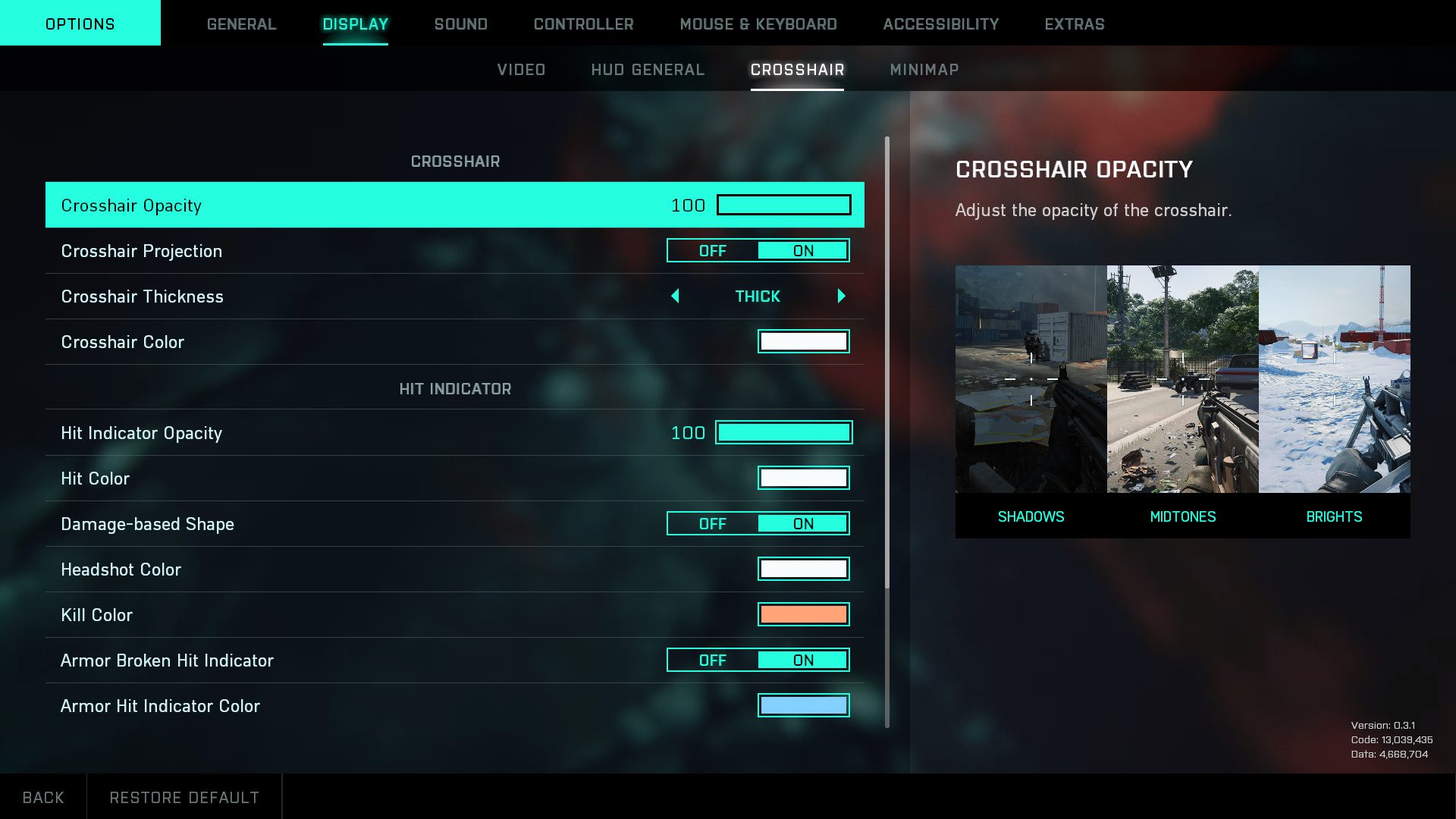Click the Crosshair Opacity slider
The width and height of the screenshot is (1456, 819).
tap(785, 205)
